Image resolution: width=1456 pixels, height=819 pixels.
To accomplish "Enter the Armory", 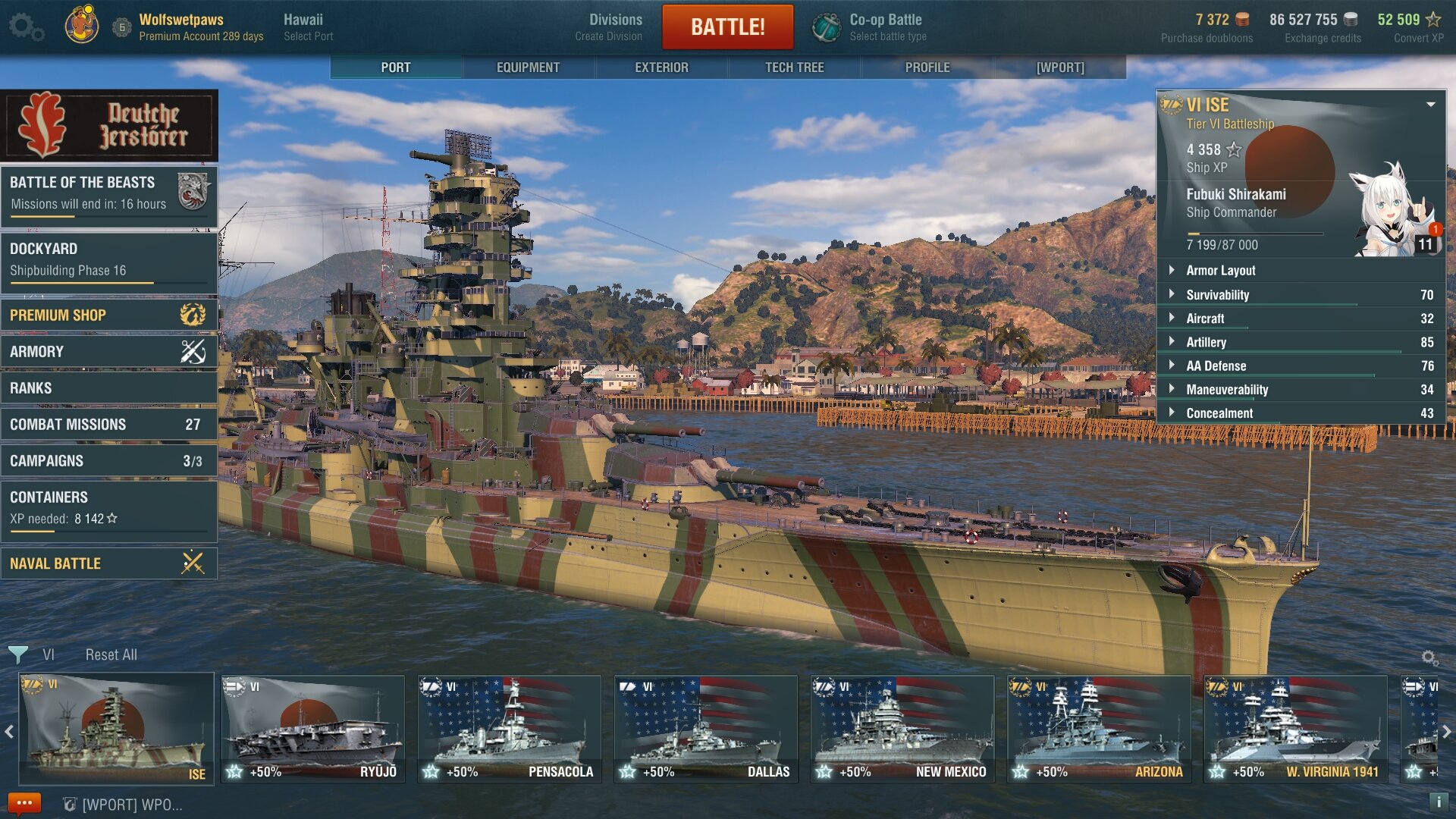I will click(108, 351).
